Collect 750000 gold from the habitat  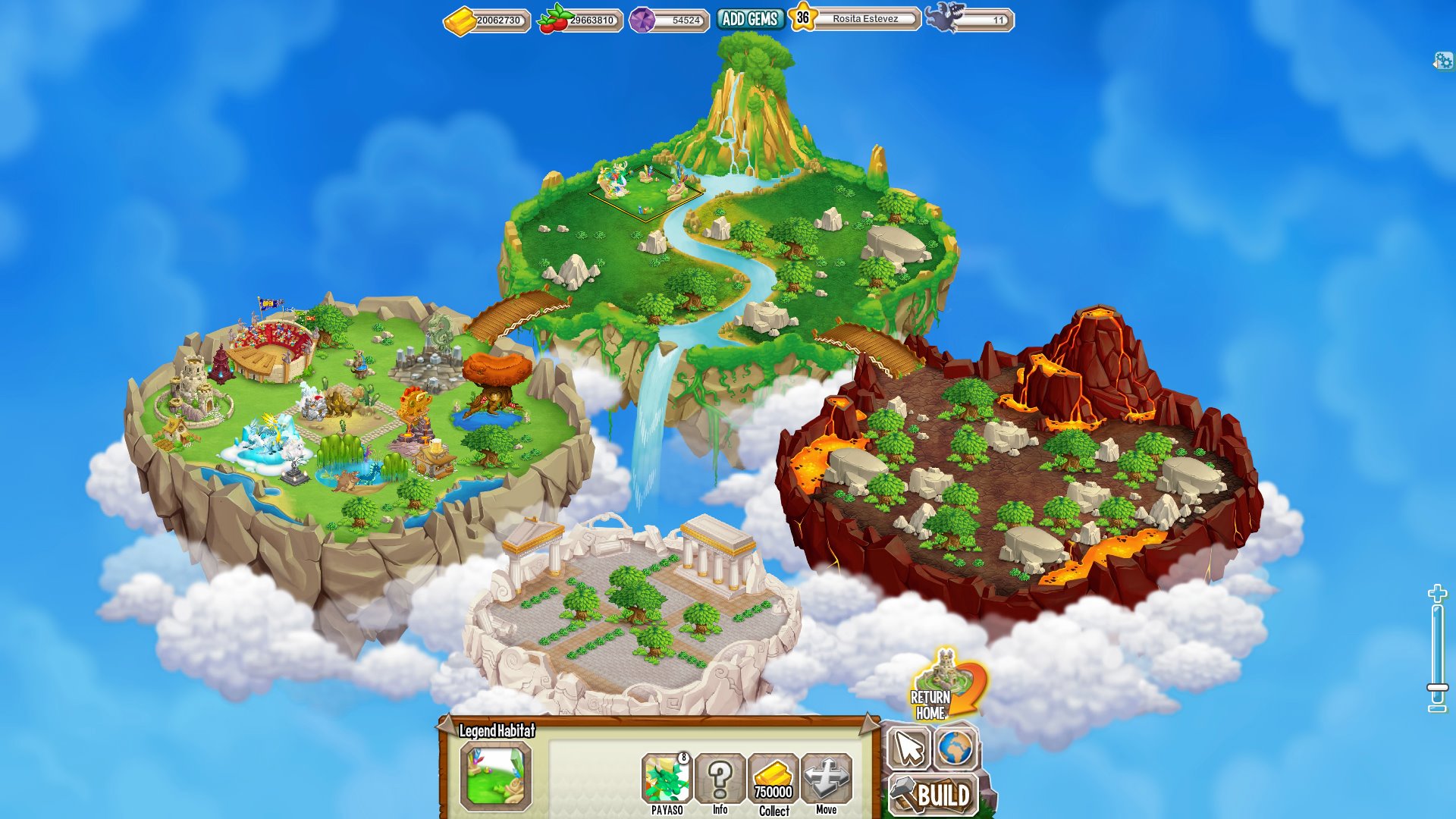tap(773, 783)
